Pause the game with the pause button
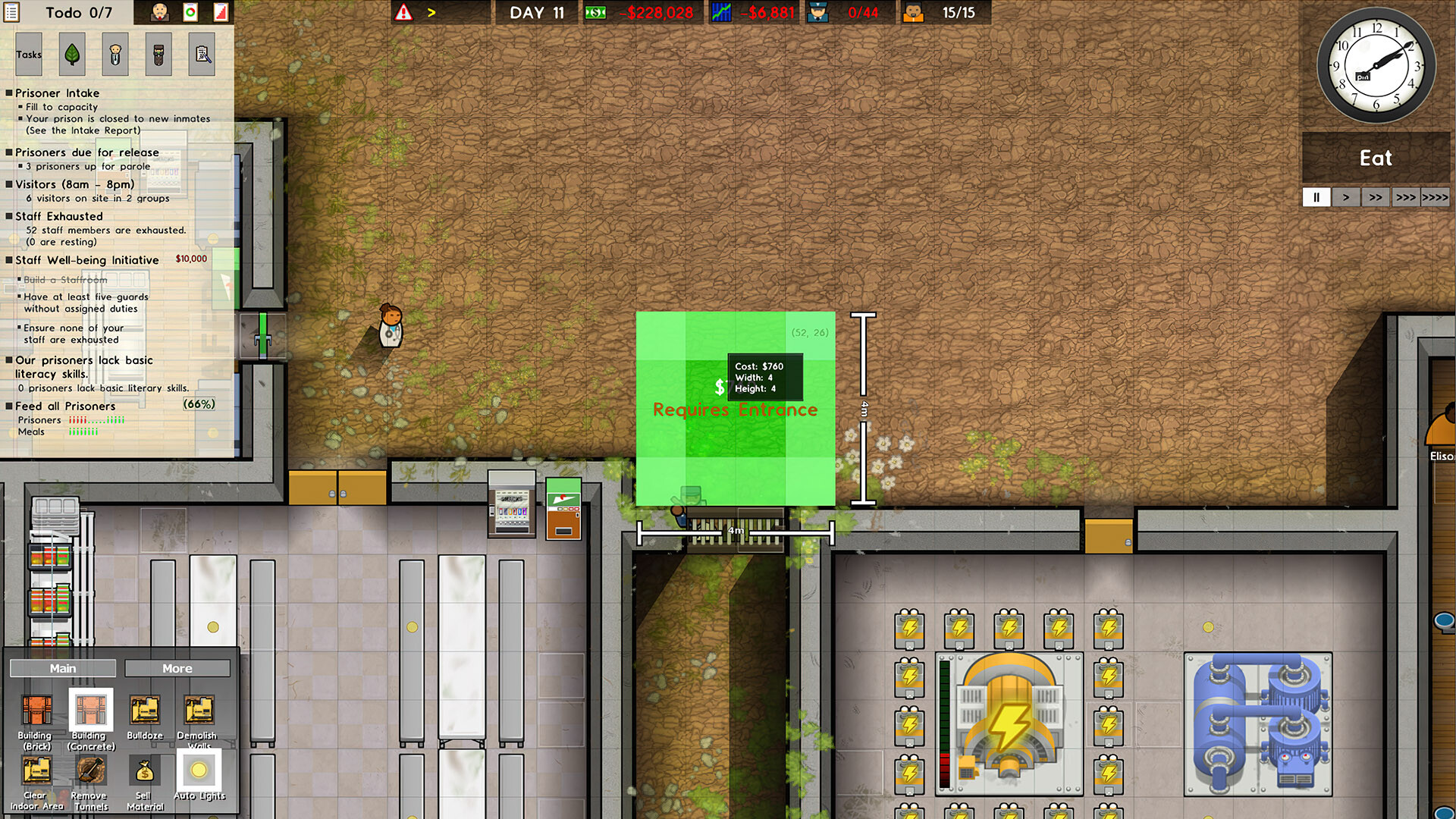Screen dimensions: 1456x819 point(1316,197)
